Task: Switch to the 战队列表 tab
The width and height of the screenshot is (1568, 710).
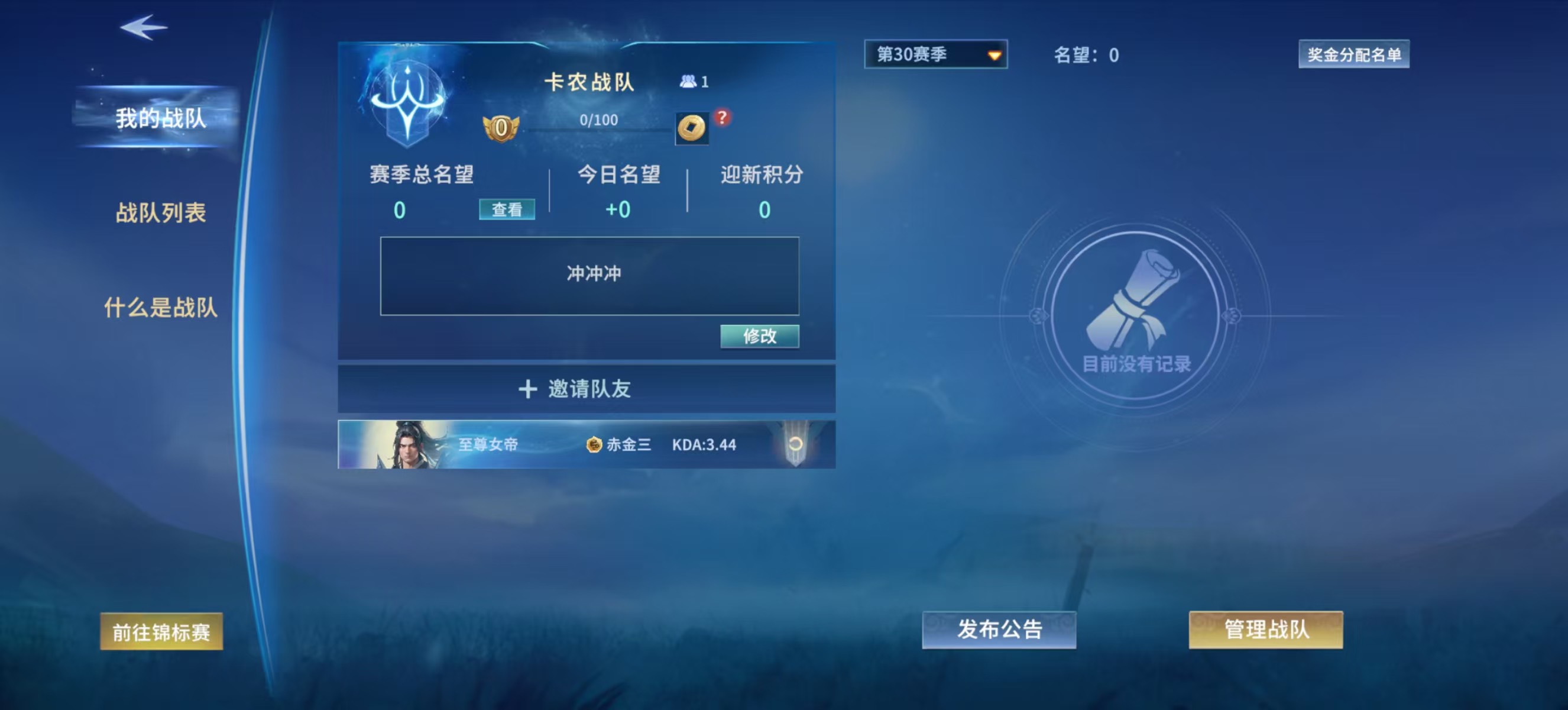Action: [161, 214]
